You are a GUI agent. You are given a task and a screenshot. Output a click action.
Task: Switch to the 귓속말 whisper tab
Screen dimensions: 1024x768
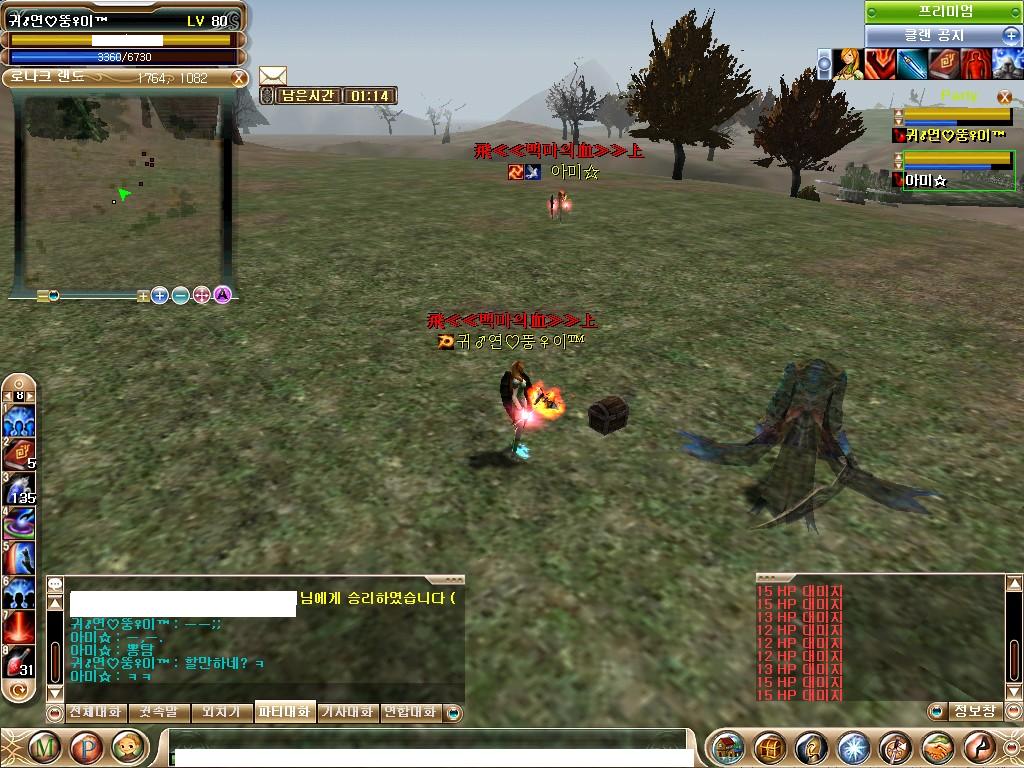(159, 712)
